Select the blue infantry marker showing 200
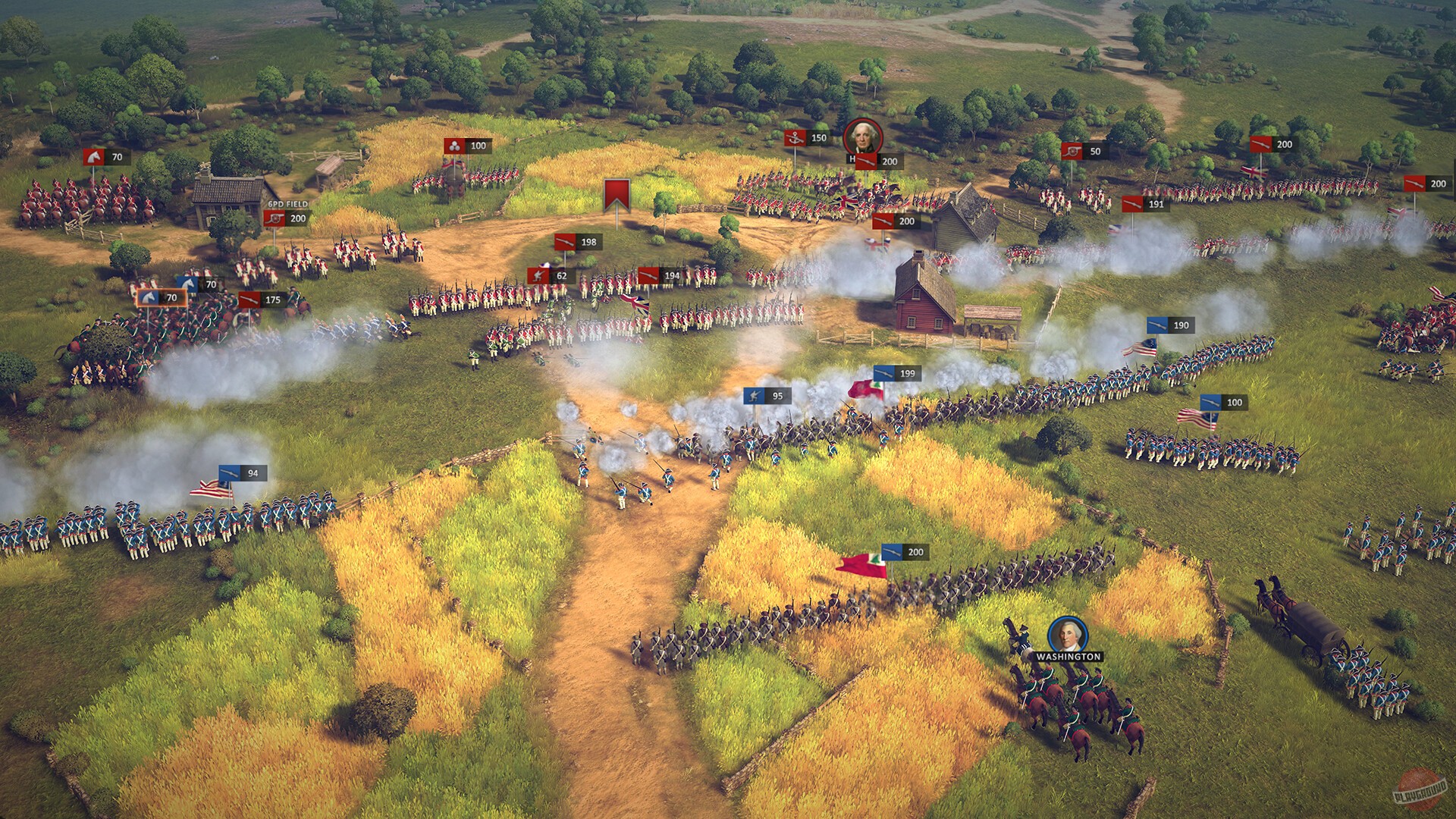This screenshot has height=819, width=1456. [904, 552]
